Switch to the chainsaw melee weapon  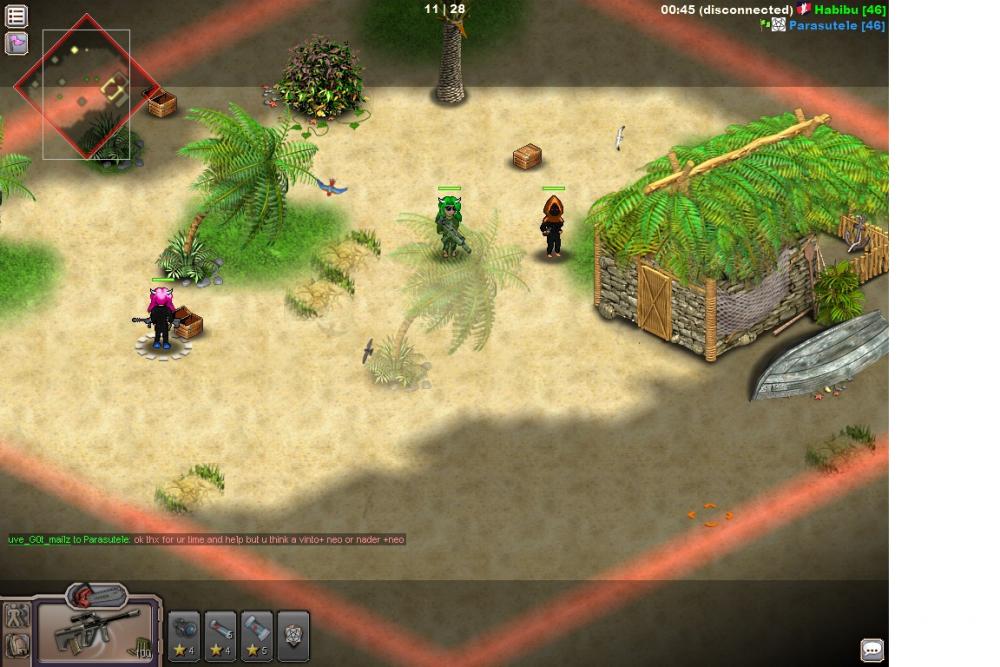(97, 596)
